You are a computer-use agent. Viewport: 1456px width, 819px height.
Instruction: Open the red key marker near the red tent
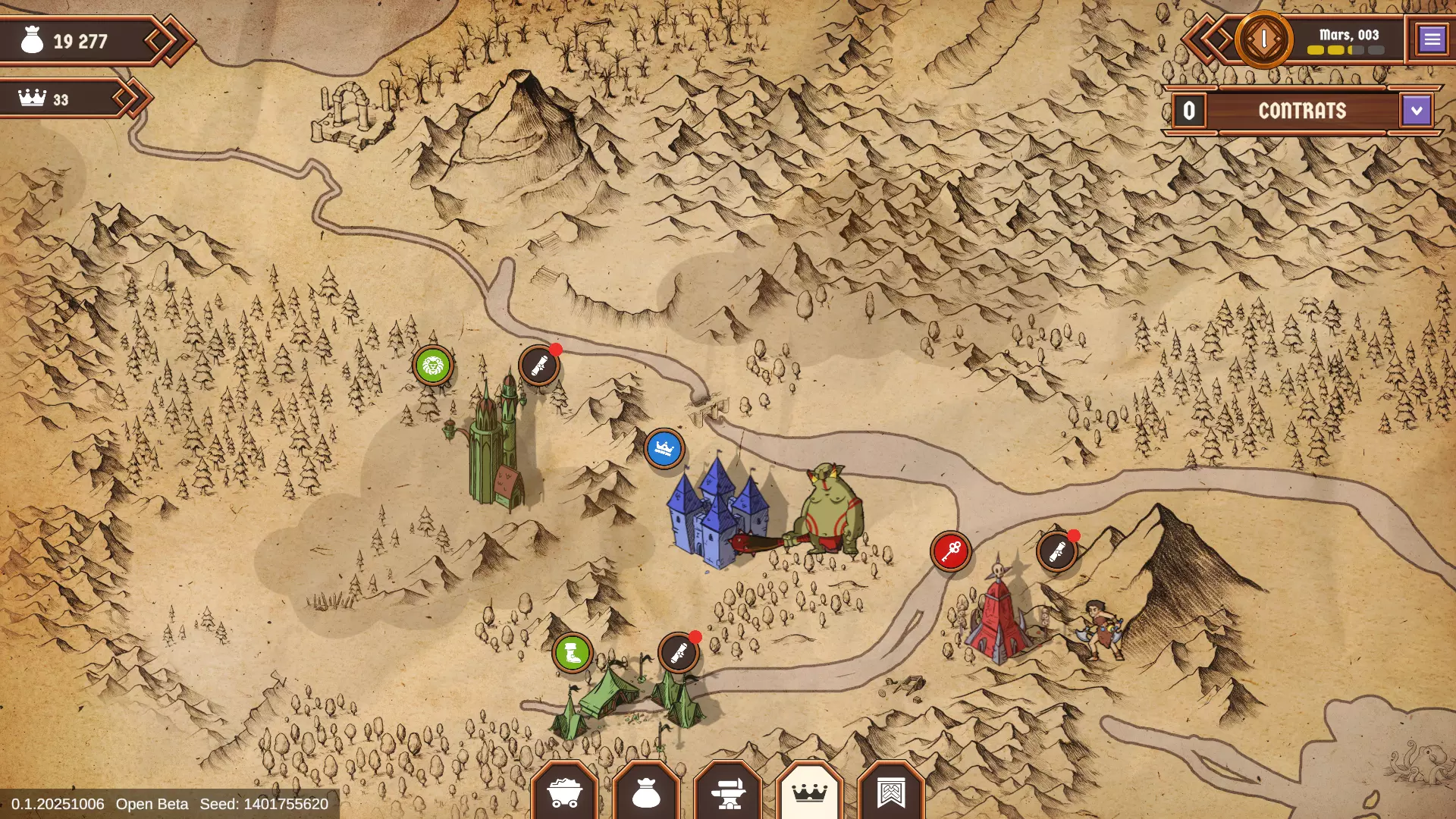pyautogui.click(x=952, y=551)
